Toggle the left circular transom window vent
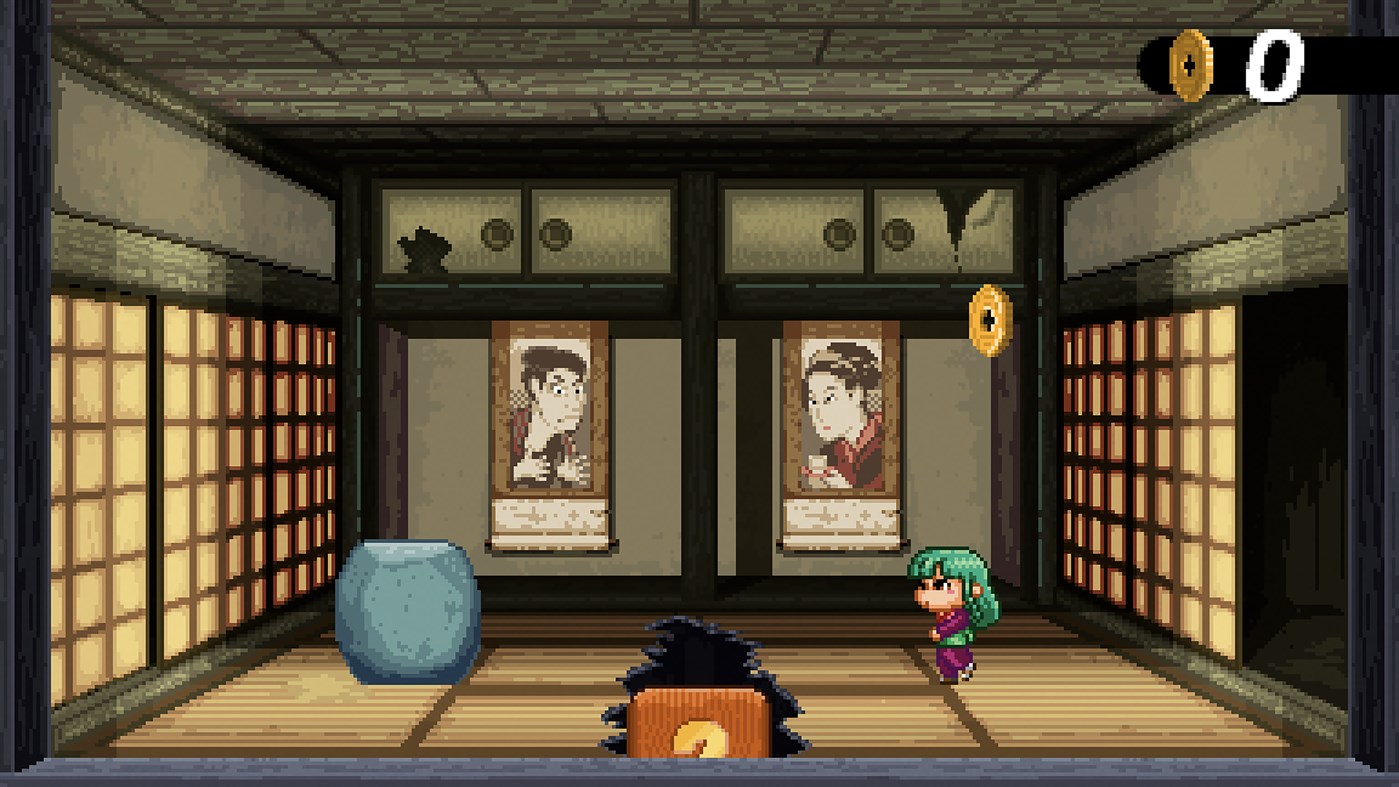 click(x=496, y=232)
